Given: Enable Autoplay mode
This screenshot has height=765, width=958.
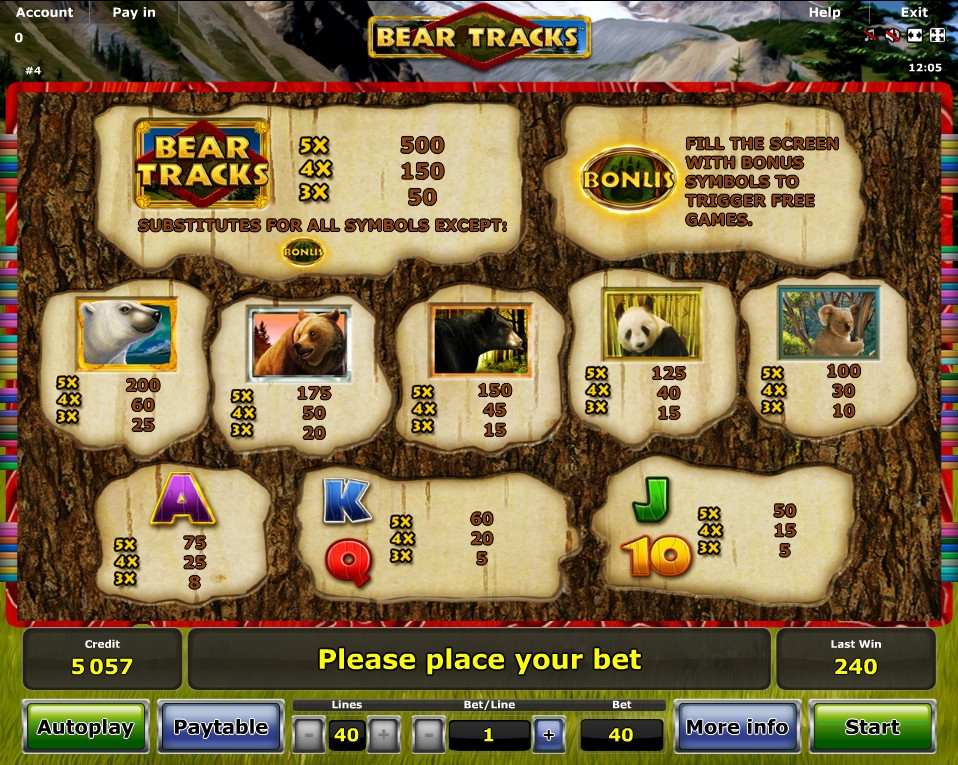Looking at the screenshot, I should coord(86,727).
